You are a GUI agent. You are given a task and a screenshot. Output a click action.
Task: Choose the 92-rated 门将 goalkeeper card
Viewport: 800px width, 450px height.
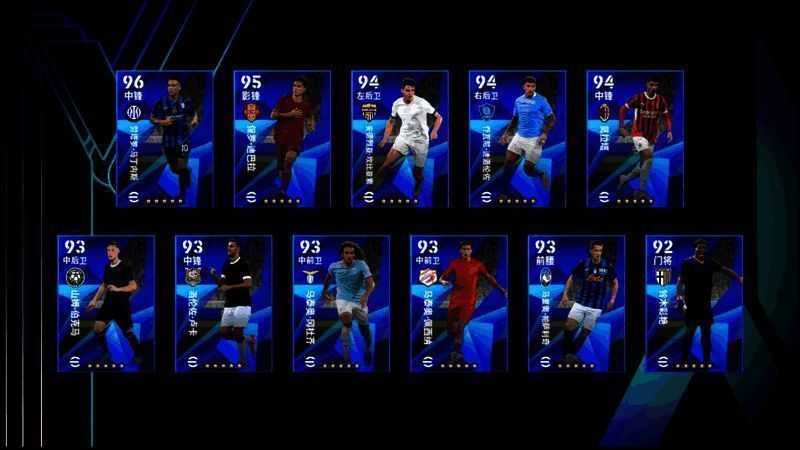pos(694,303)
